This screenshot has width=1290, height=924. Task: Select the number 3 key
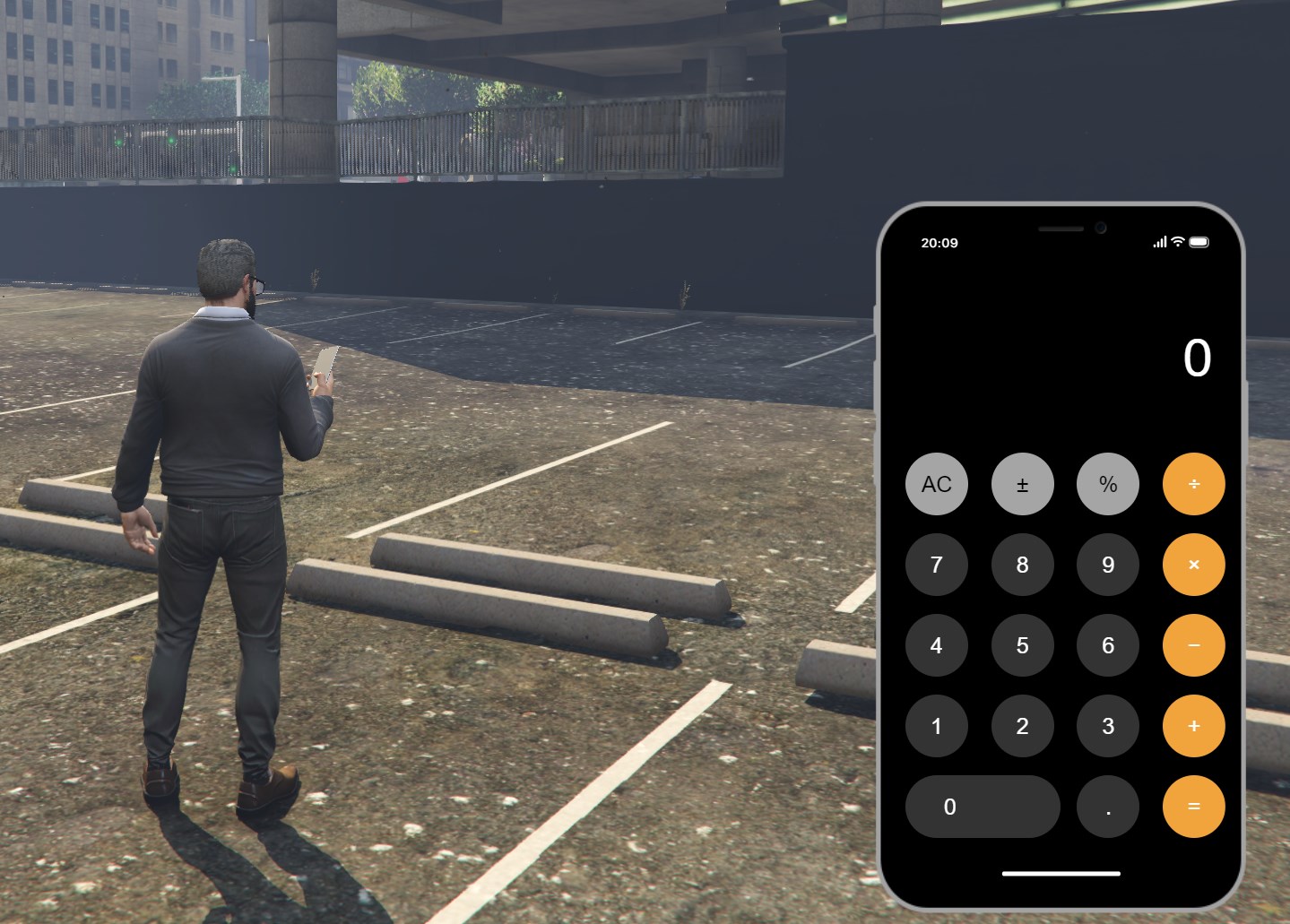[x=1108, y=726]
